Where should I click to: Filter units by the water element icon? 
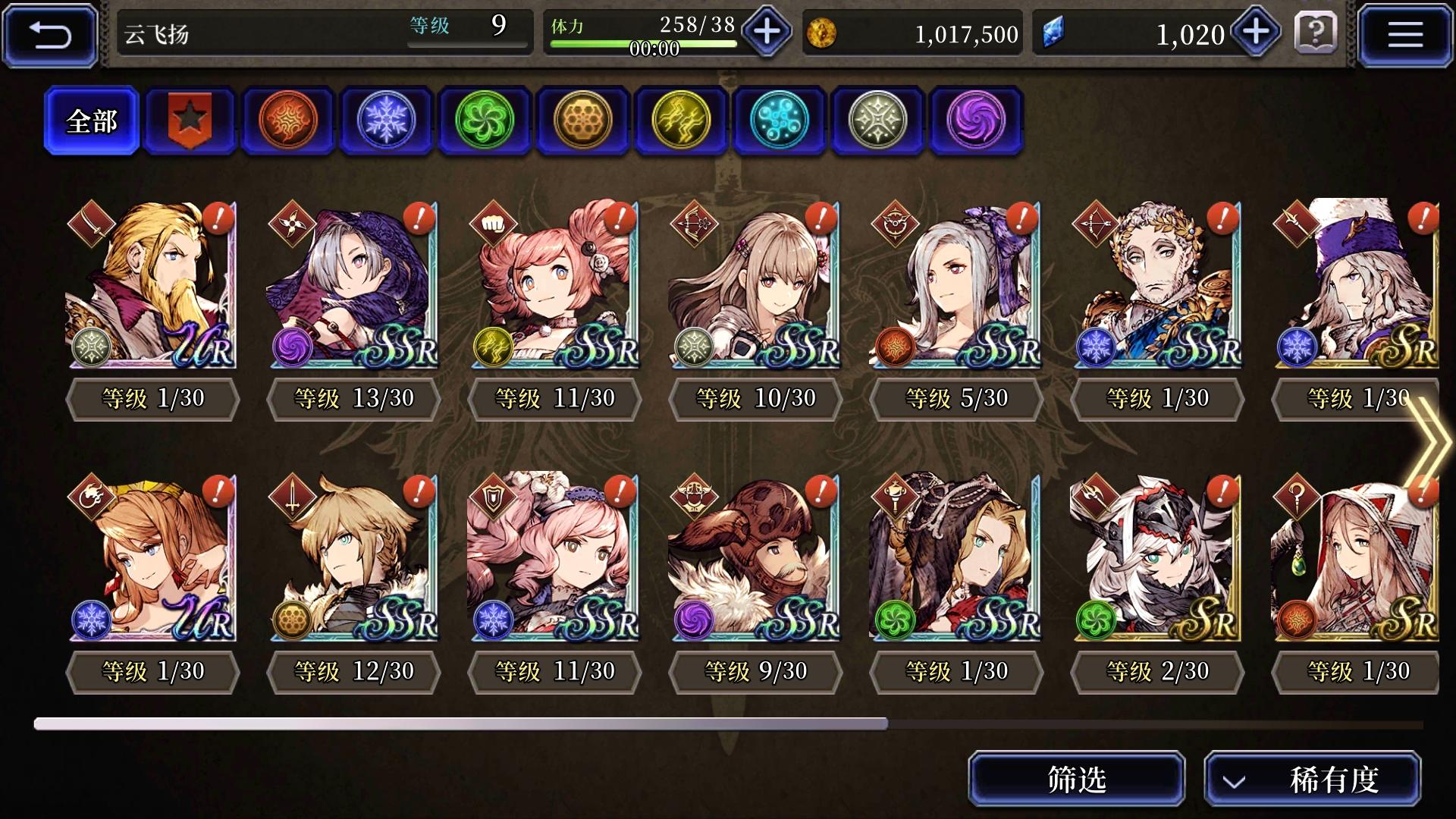[779, 121]
